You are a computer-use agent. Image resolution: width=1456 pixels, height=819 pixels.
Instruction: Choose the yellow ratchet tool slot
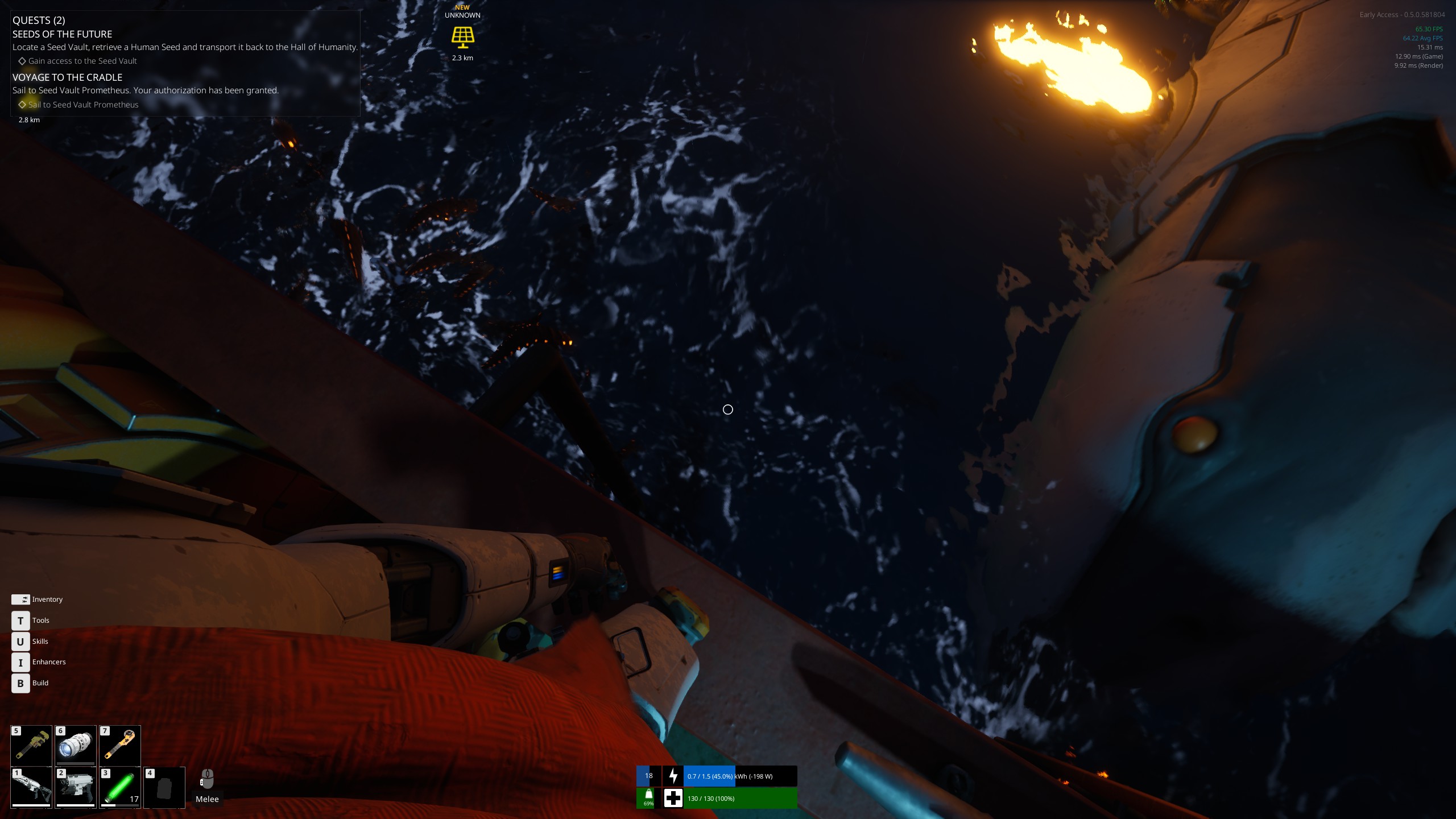click(x=120, y=746)
